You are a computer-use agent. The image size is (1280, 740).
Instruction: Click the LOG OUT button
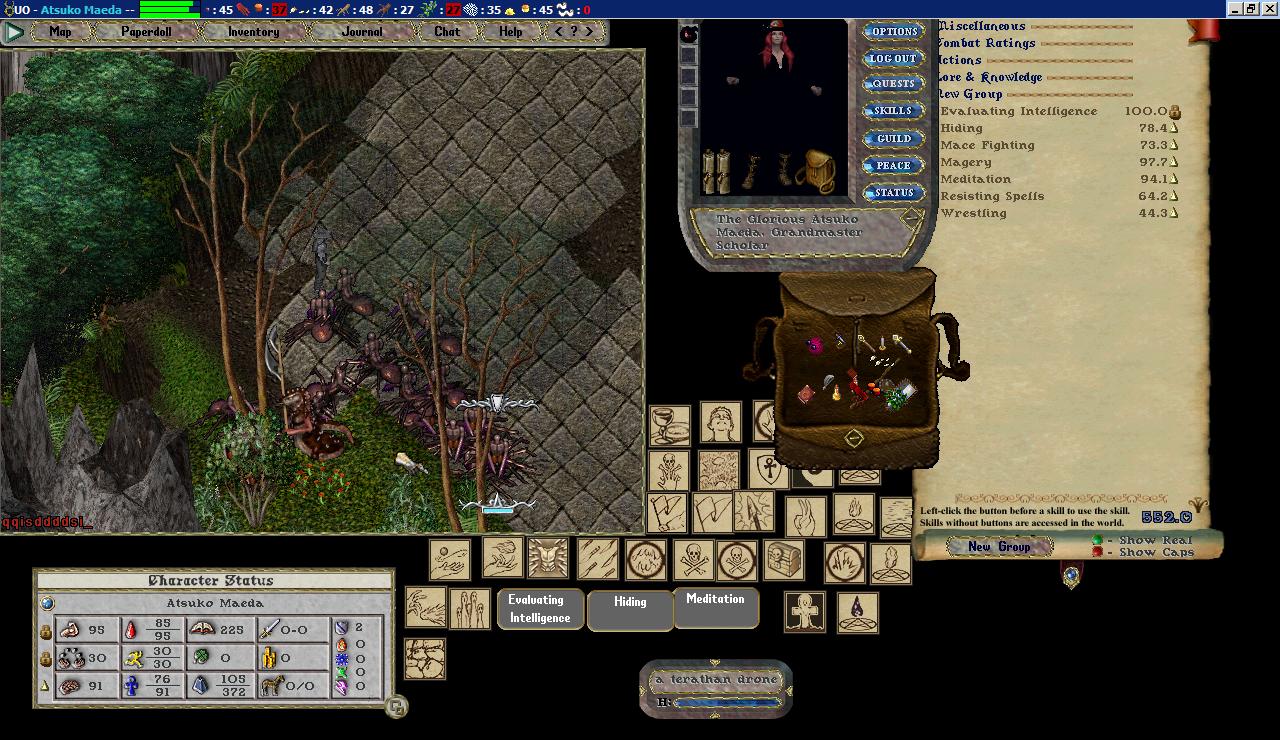pyautogui.click(x=893, y=59)
